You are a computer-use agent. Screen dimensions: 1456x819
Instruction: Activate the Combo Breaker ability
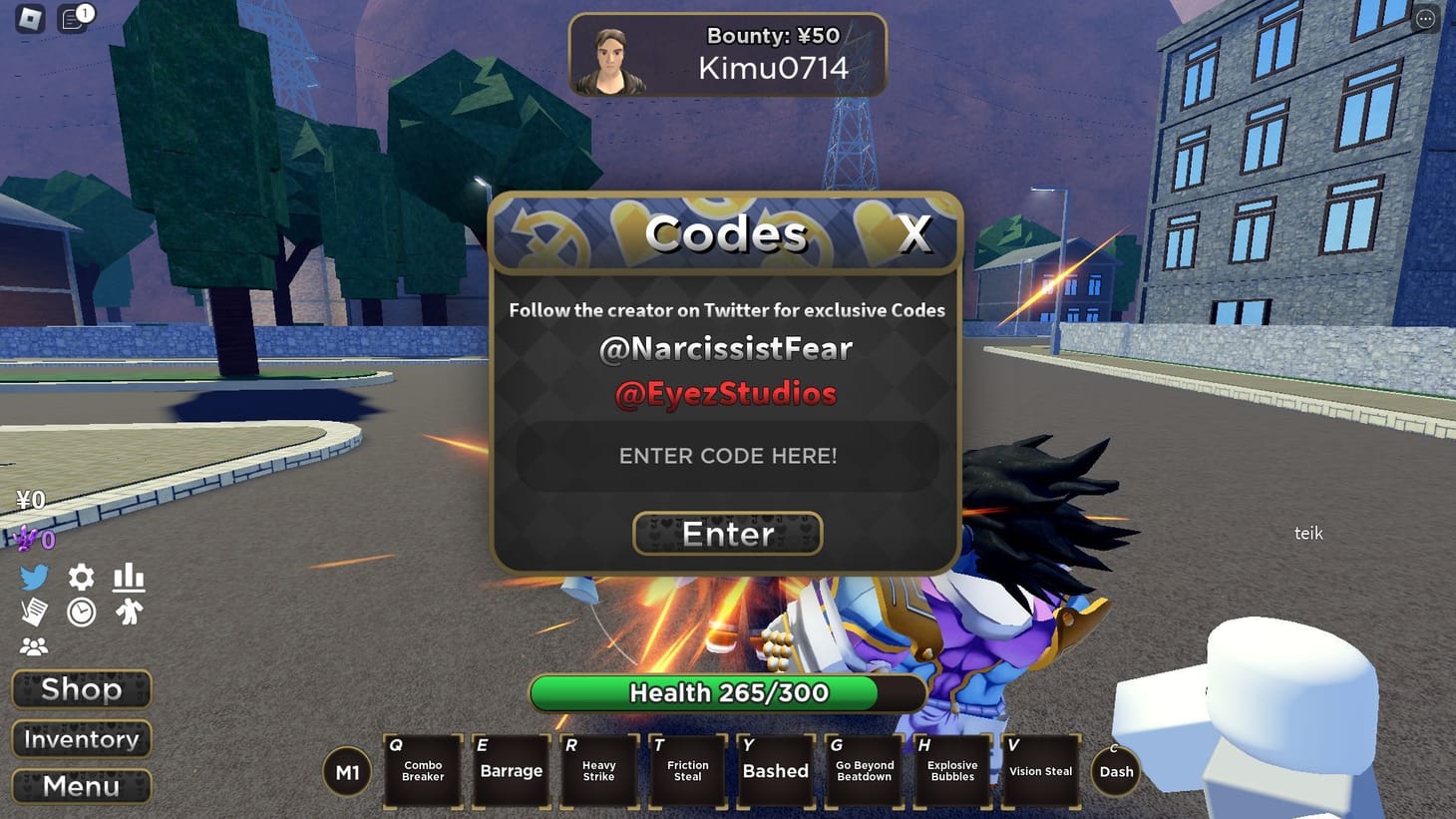pyautogui.click(x=423, y=770)
